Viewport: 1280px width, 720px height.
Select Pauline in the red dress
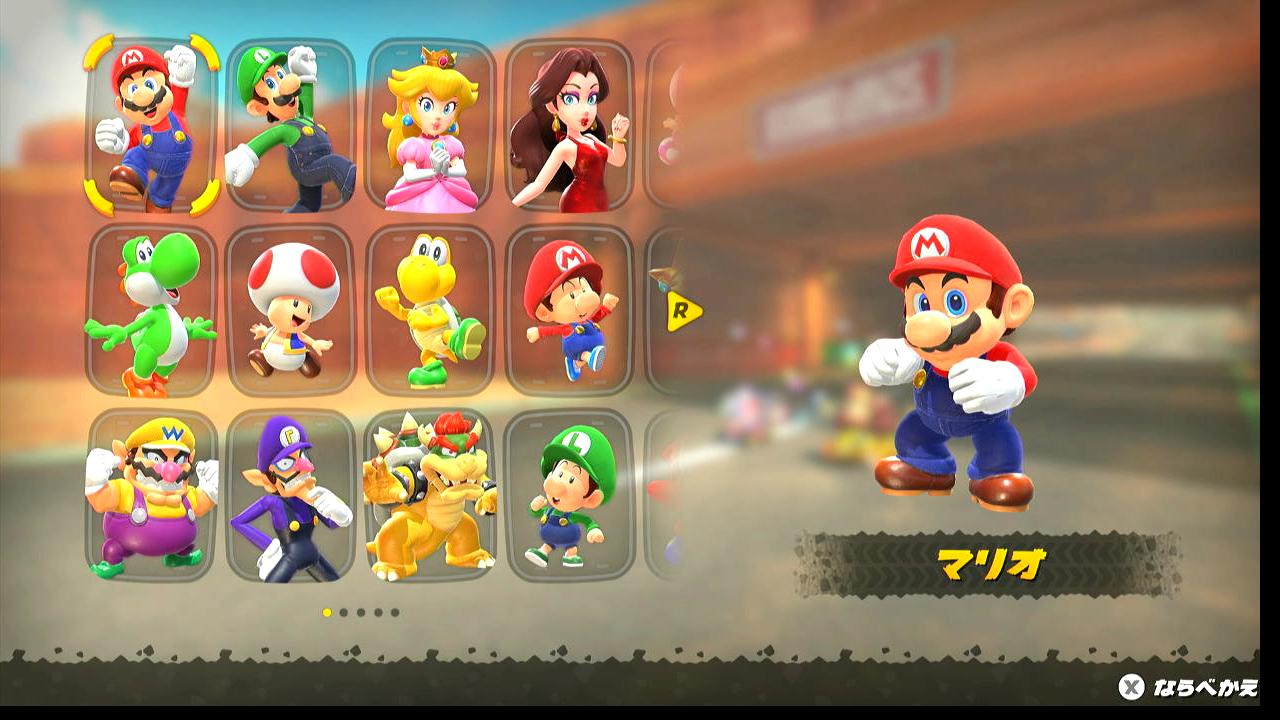point(569,125)
